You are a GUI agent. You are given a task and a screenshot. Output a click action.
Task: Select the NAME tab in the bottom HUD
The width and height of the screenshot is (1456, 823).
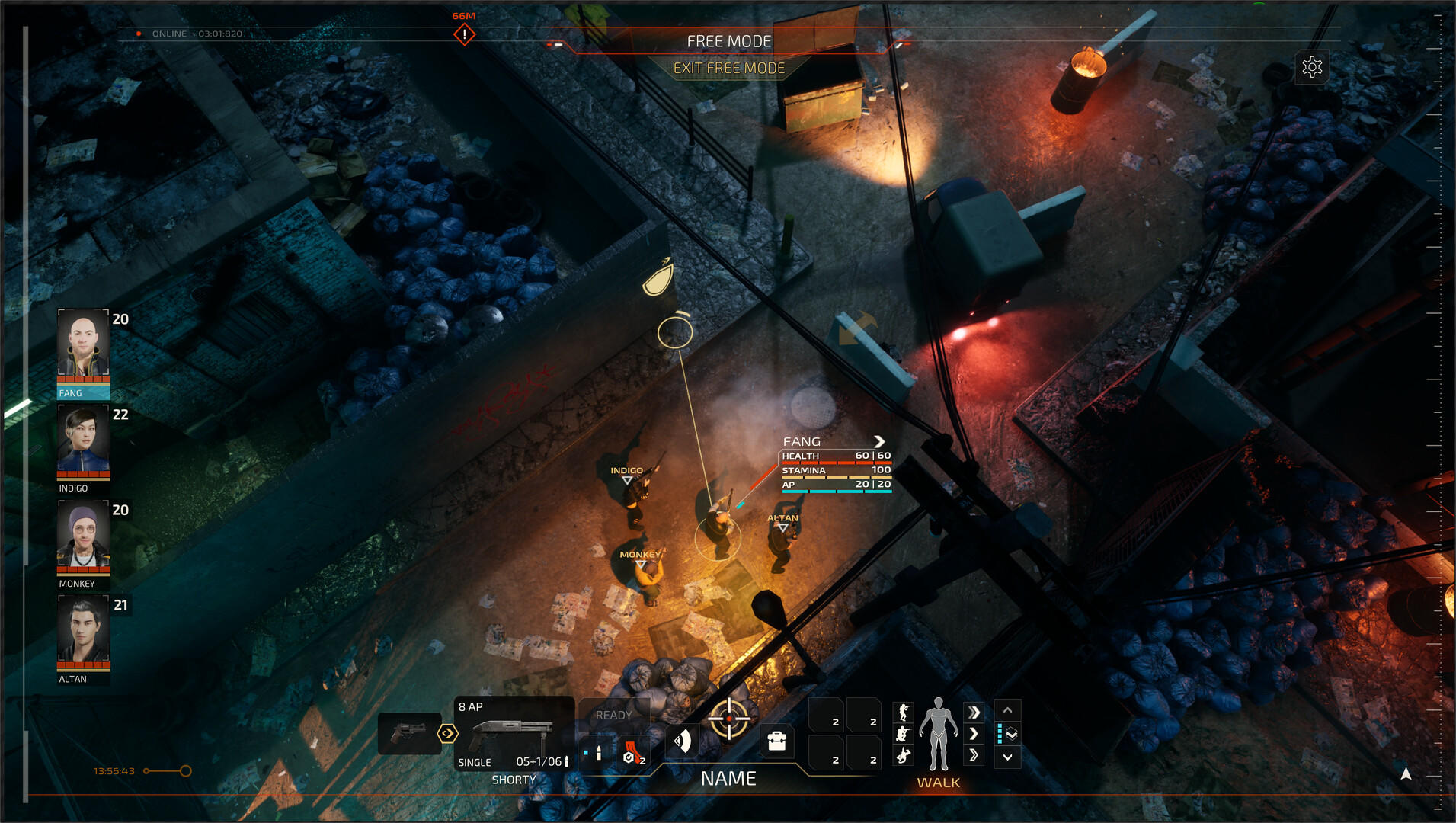pos(729,778)
